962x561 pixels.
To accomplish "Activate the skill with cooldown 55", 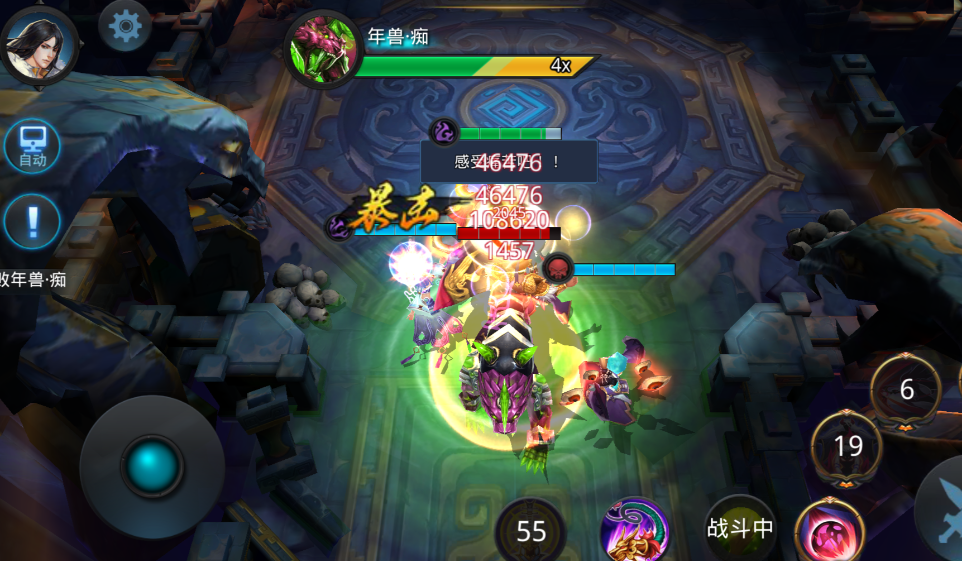I will click(x=530, y=531).
